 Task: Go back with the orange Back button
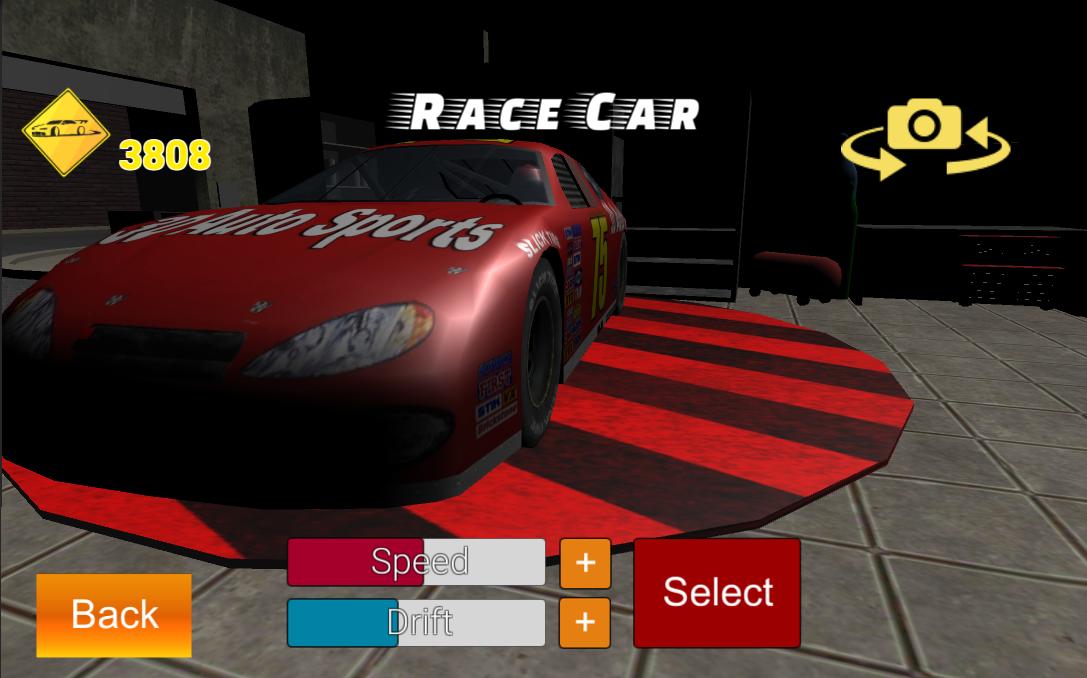pyautogui.click(x=114, y=615)
